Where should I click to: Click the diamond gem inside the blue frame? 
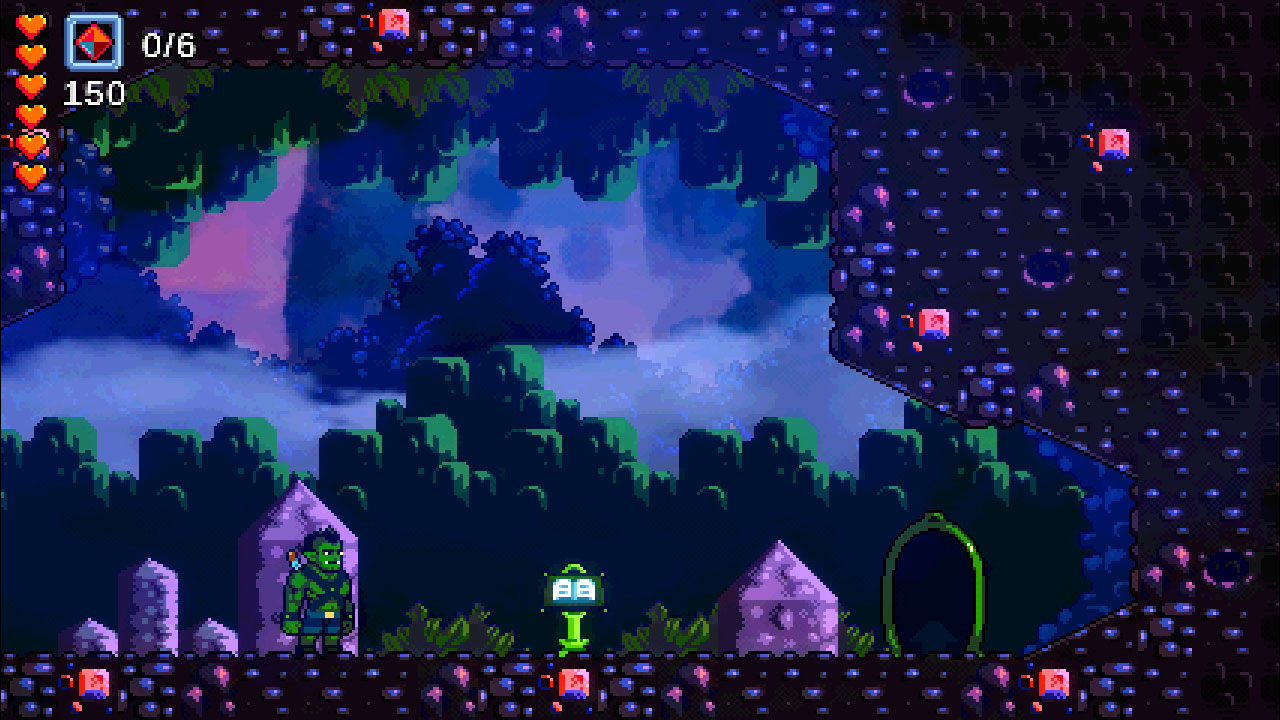tap(93, 42)
